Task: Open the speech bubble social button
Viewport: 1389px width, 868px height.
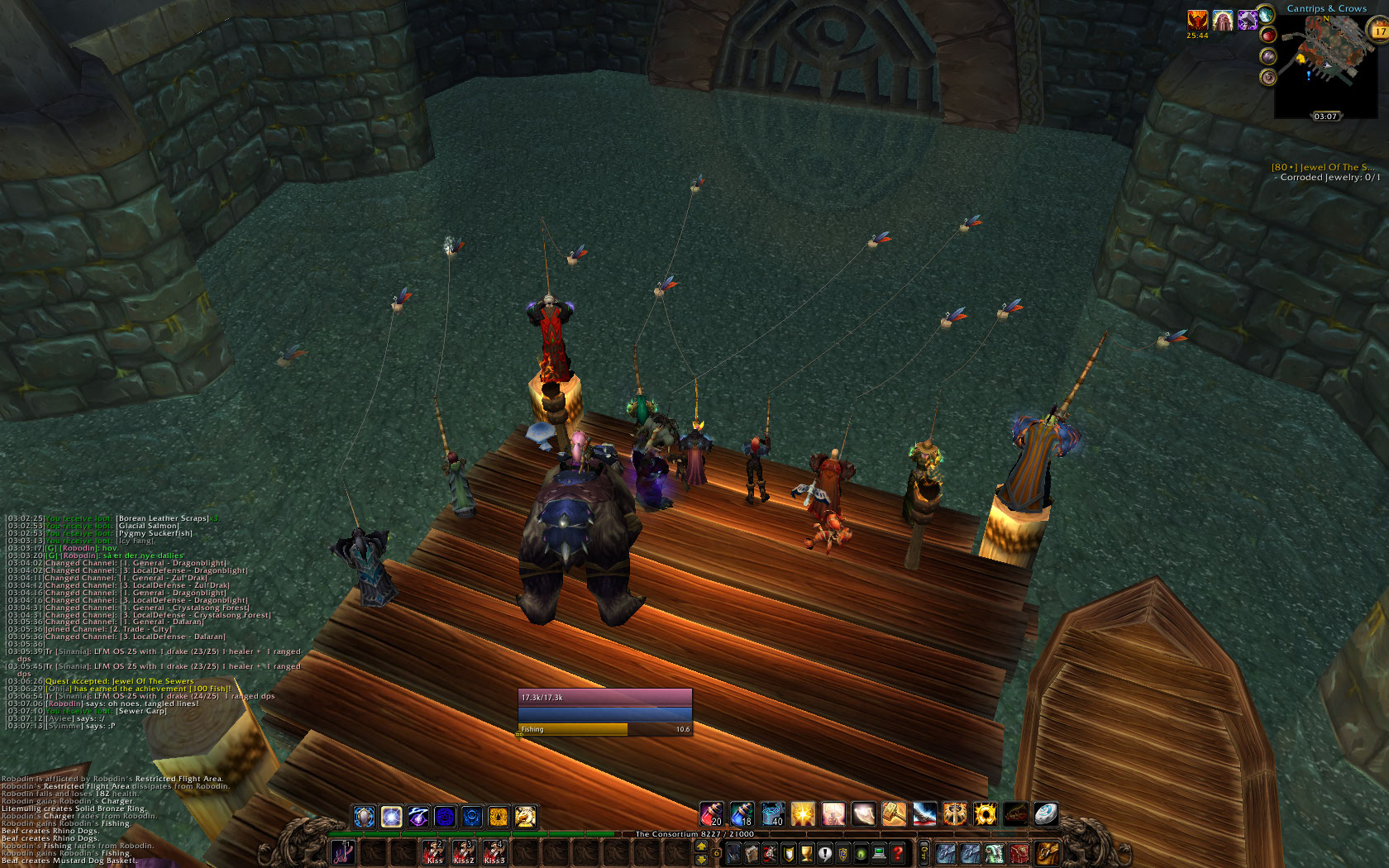Action: click(x=824, y=853)
